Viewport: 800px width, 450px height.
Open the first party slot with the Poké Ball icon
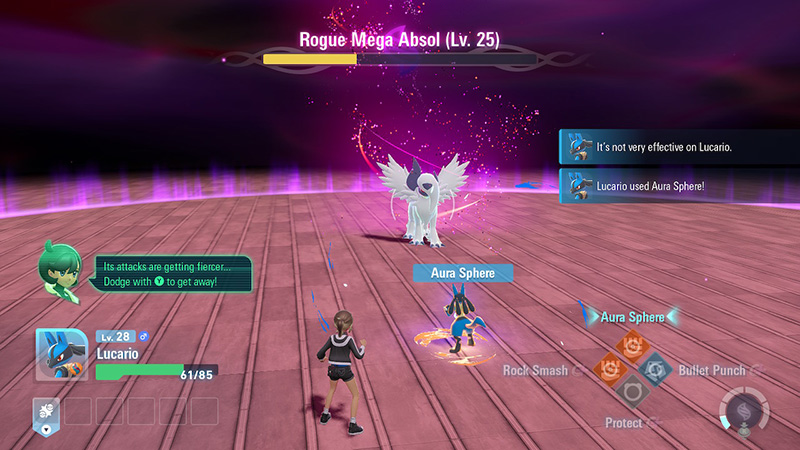click(x=46, y=411)
